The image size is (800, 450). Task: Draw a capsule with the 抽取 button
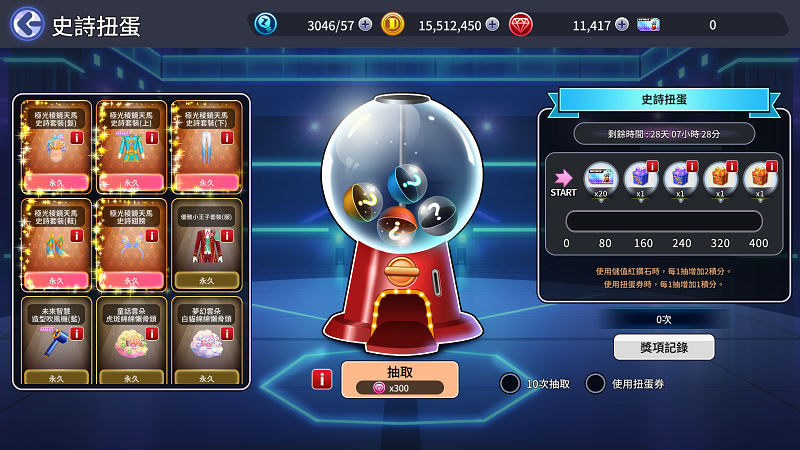point(399,379)
